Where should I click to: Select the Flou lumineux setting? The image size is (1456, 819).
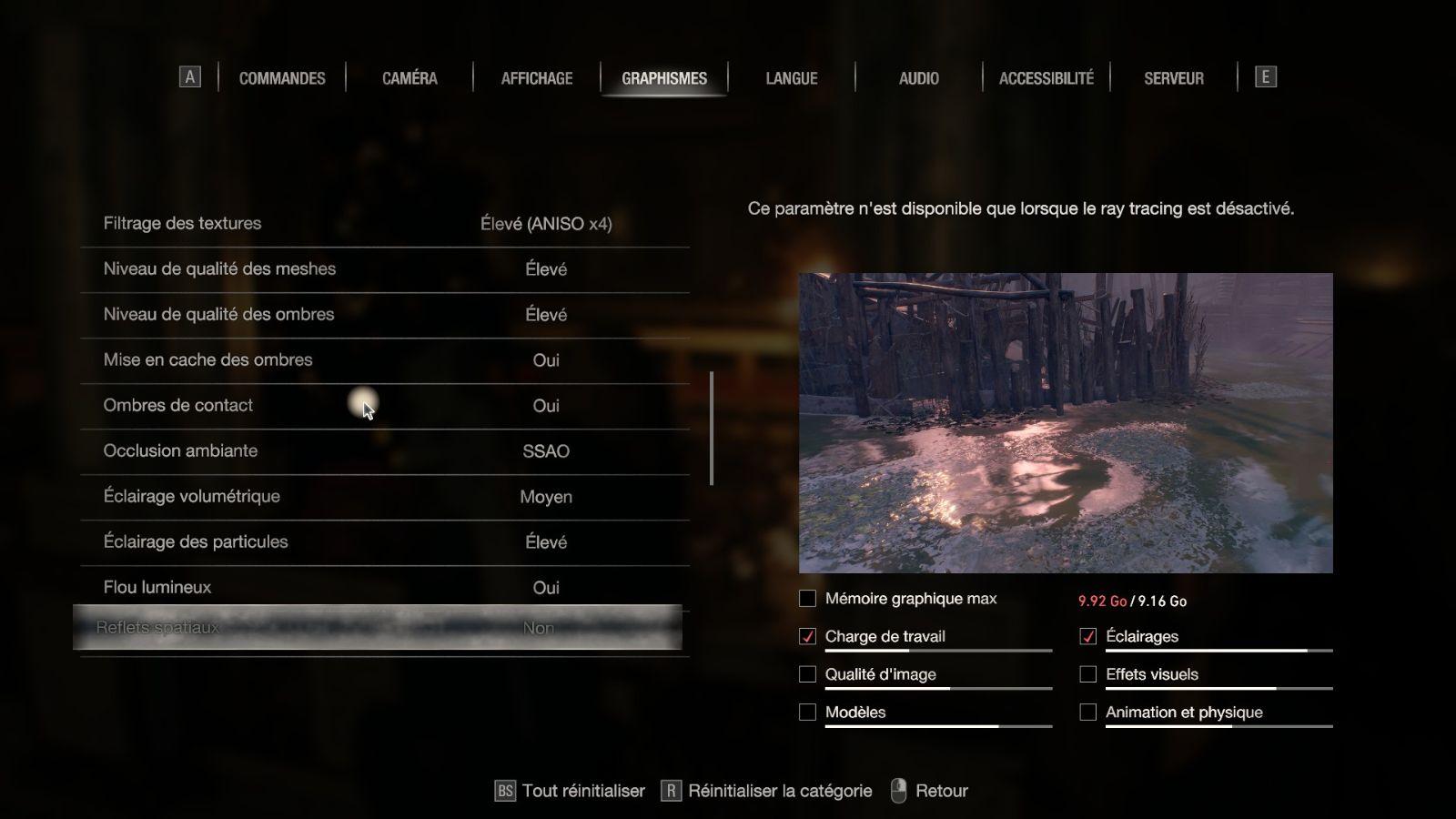point(384,588)
